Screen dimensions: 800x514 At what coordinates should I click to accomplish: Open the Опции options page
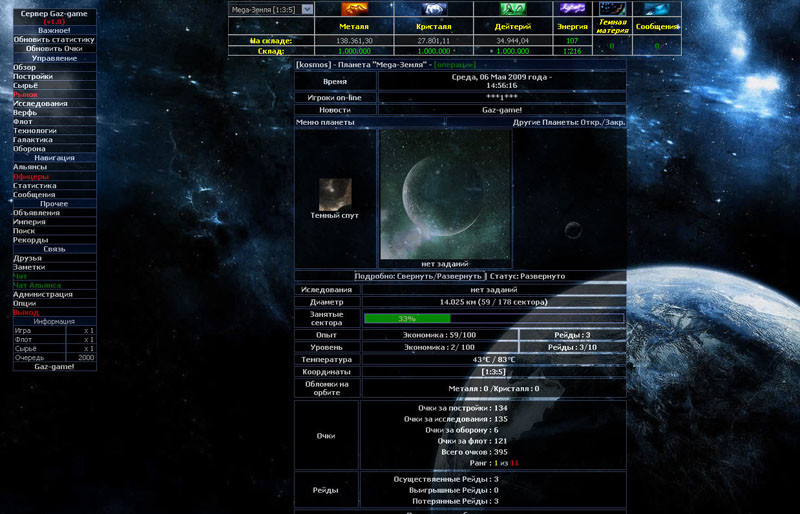tap(25, 303)
